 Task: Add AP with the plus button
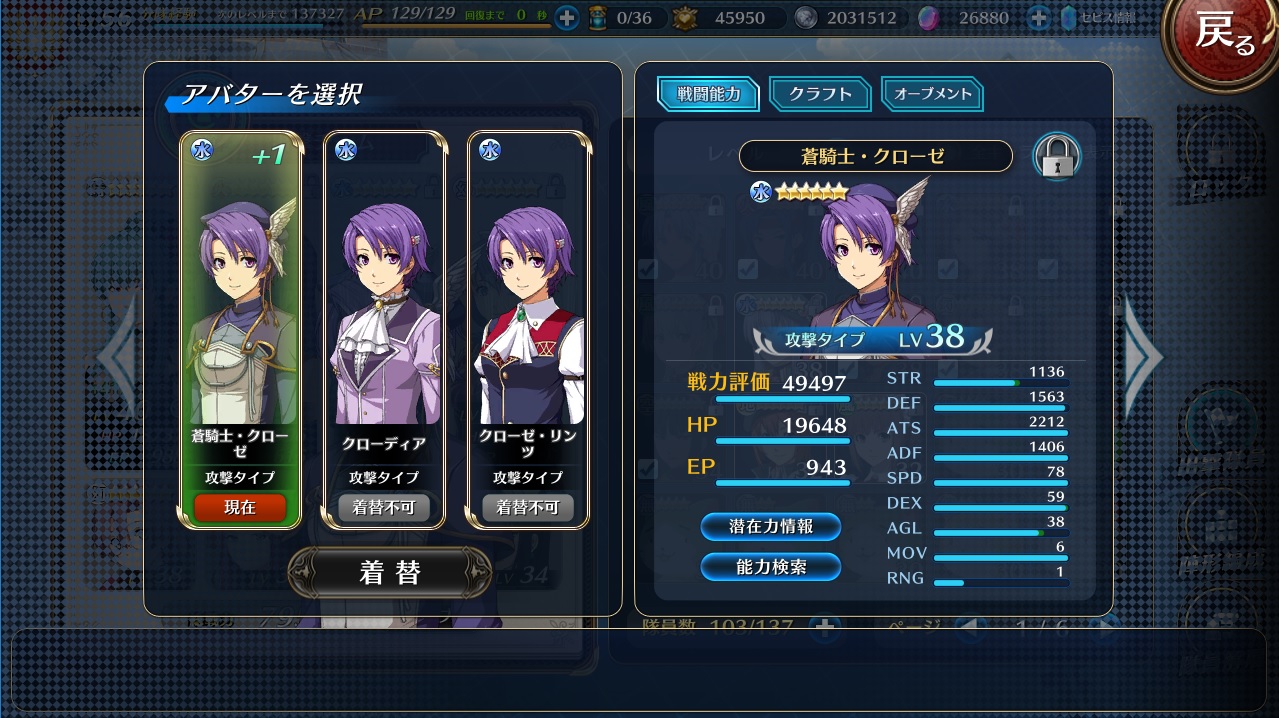coord(567,18)
